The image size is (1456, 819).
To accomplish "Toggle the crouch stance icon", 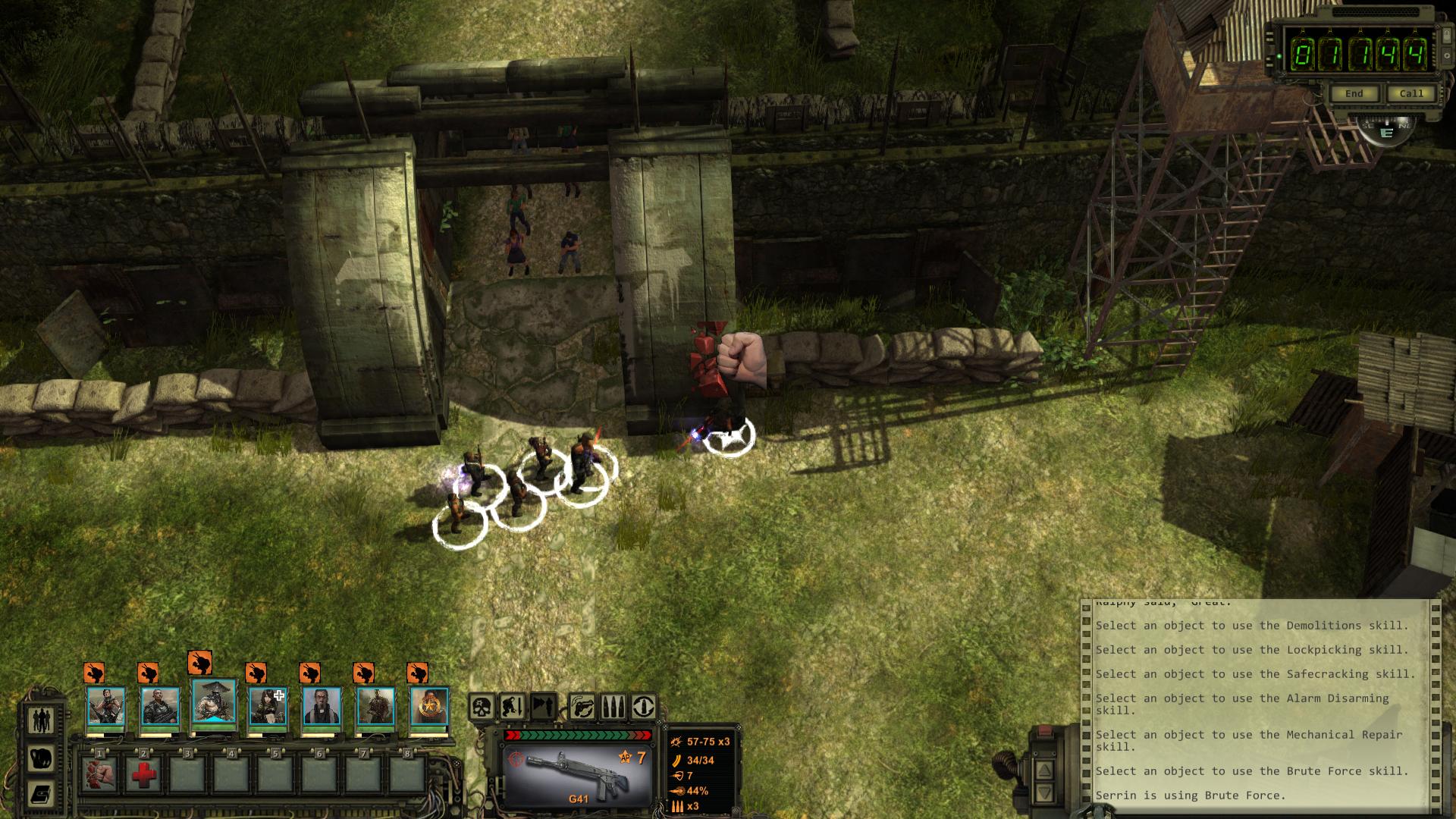I will pyautogui.click(x=512, y=707).
